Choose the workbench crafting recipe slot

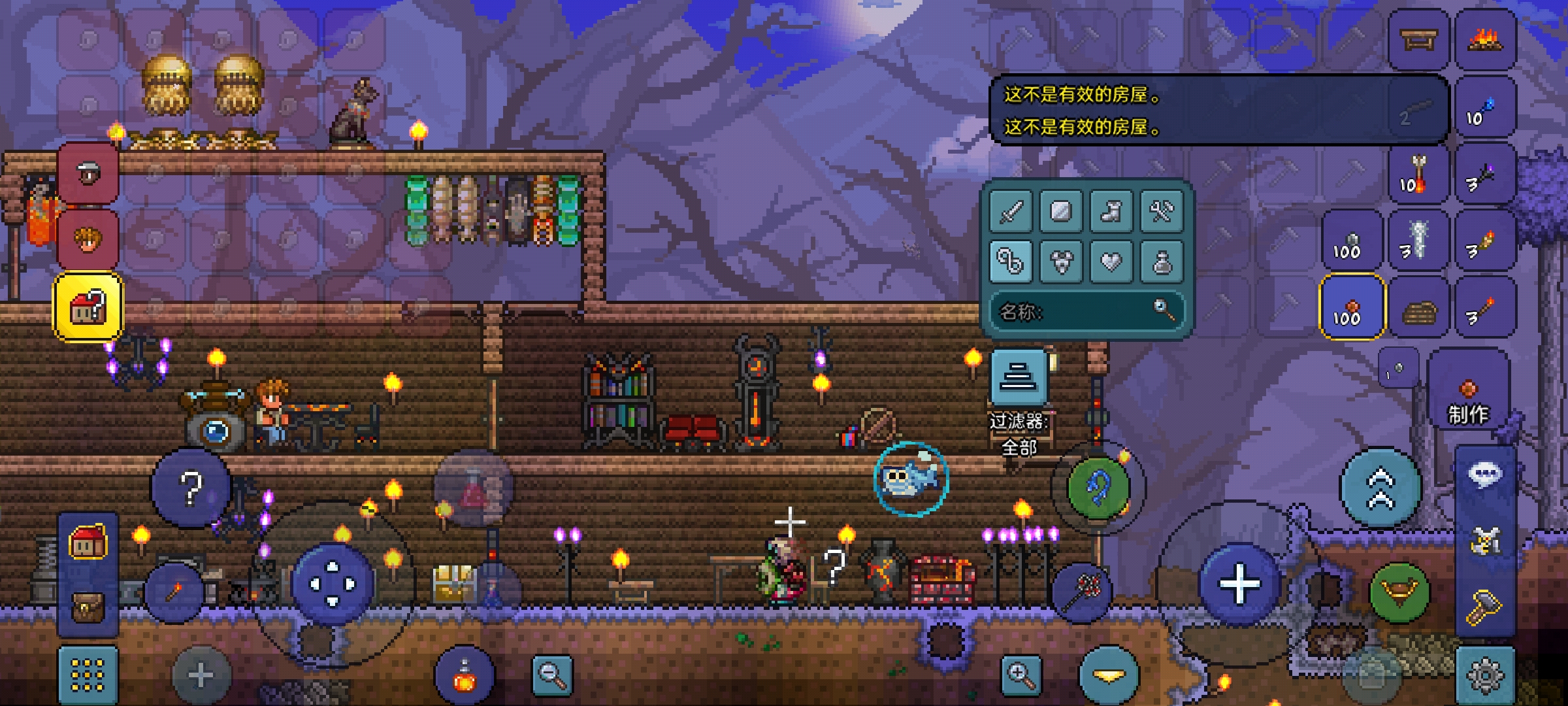tap(1418, 41)
